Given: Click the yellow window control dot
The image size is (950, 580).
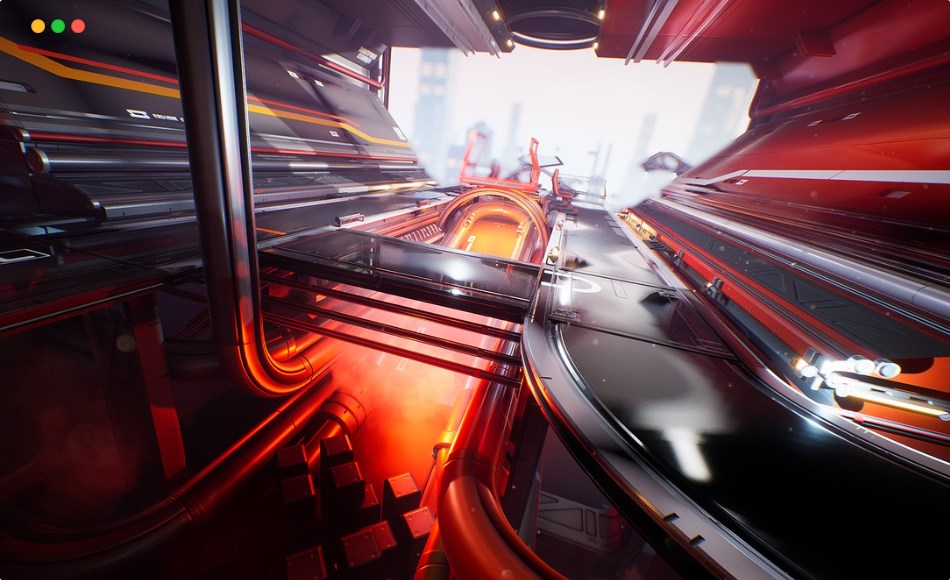Looking at the screenshot, I should coord(38,26).
